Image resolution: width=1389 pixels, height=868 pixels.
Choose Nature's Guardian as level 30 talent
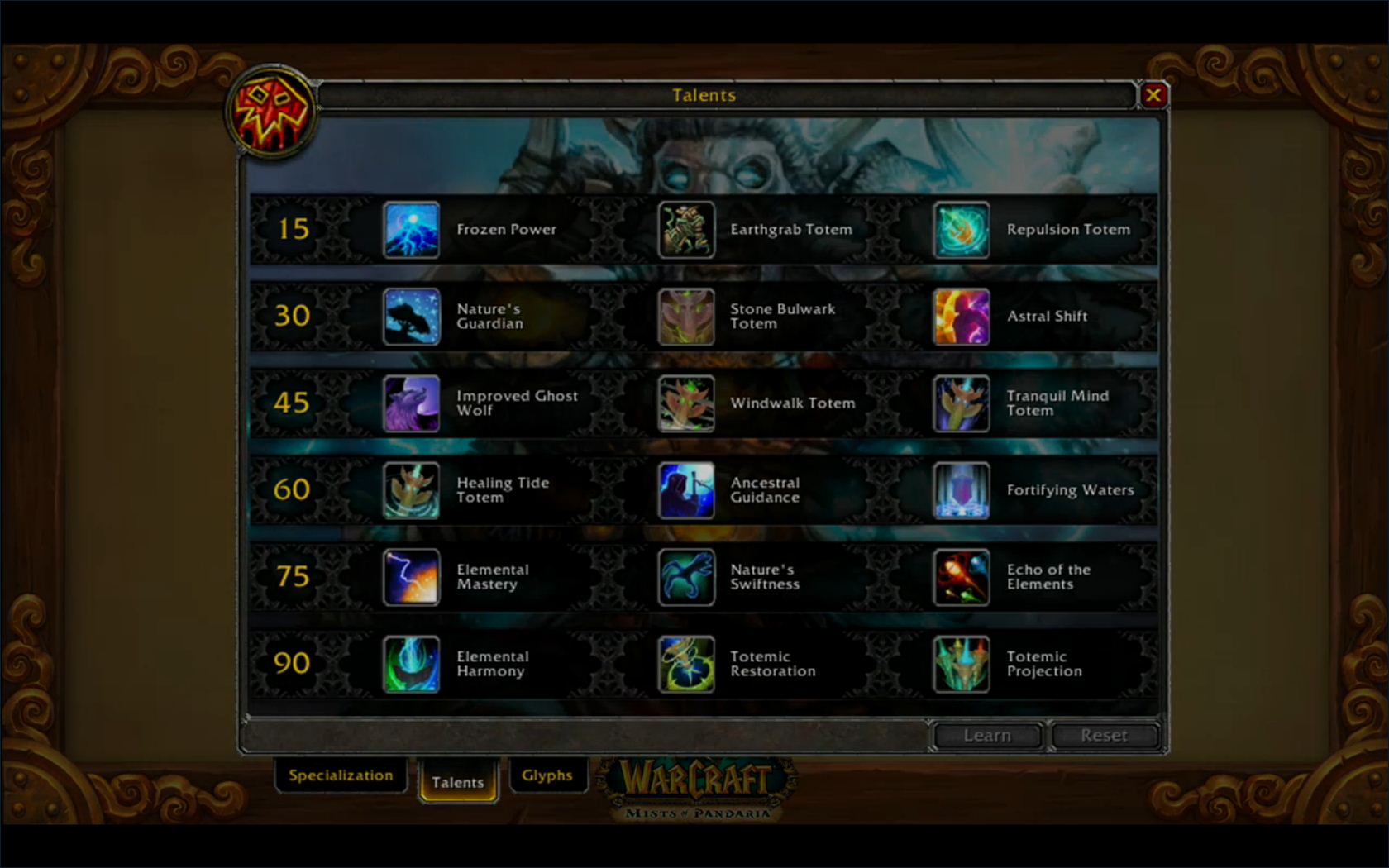pos(411,316)
